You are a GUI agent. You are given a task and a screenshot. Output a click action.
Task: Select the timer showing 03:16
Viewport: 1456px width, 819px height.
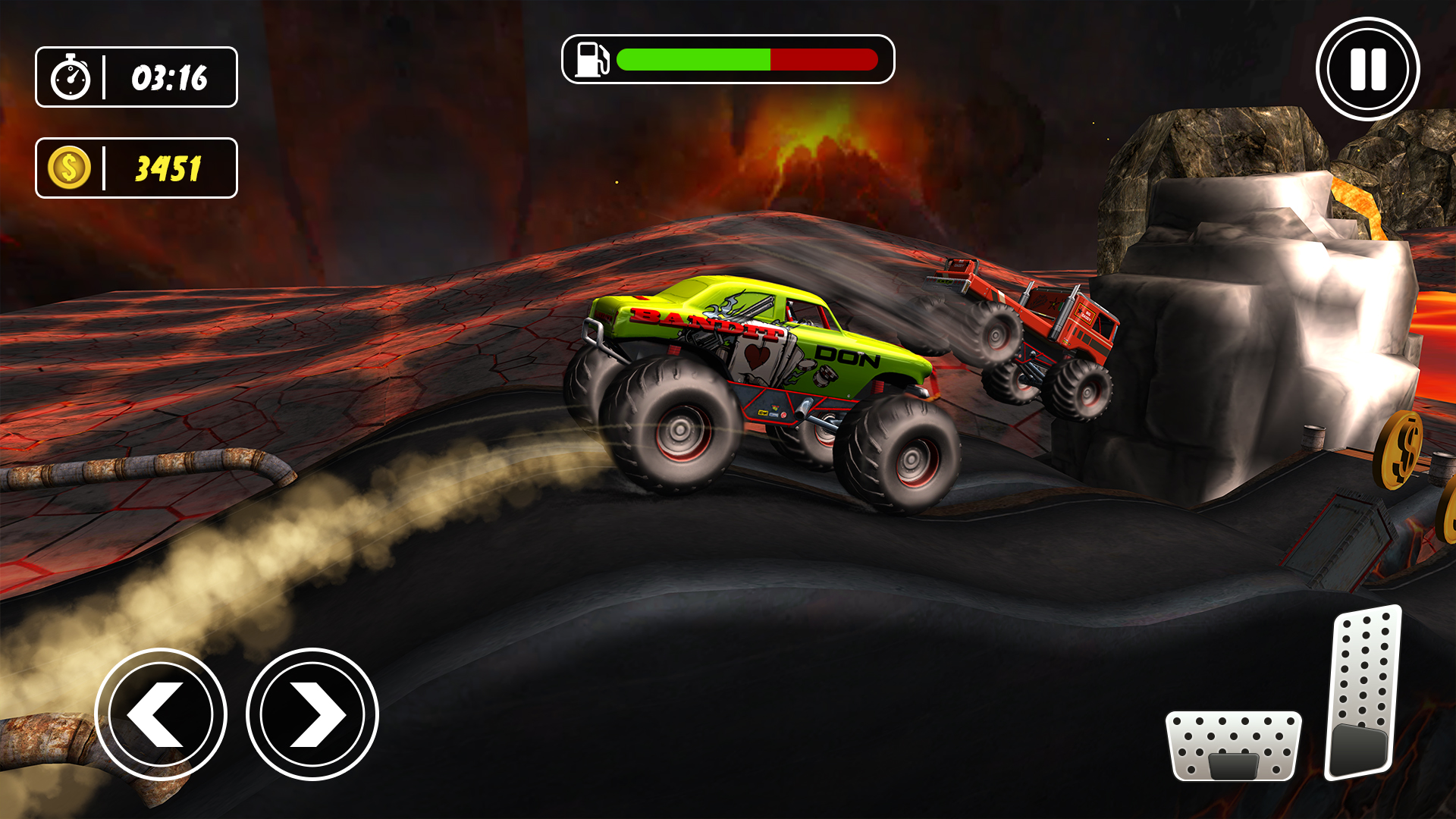pos(168,77)
